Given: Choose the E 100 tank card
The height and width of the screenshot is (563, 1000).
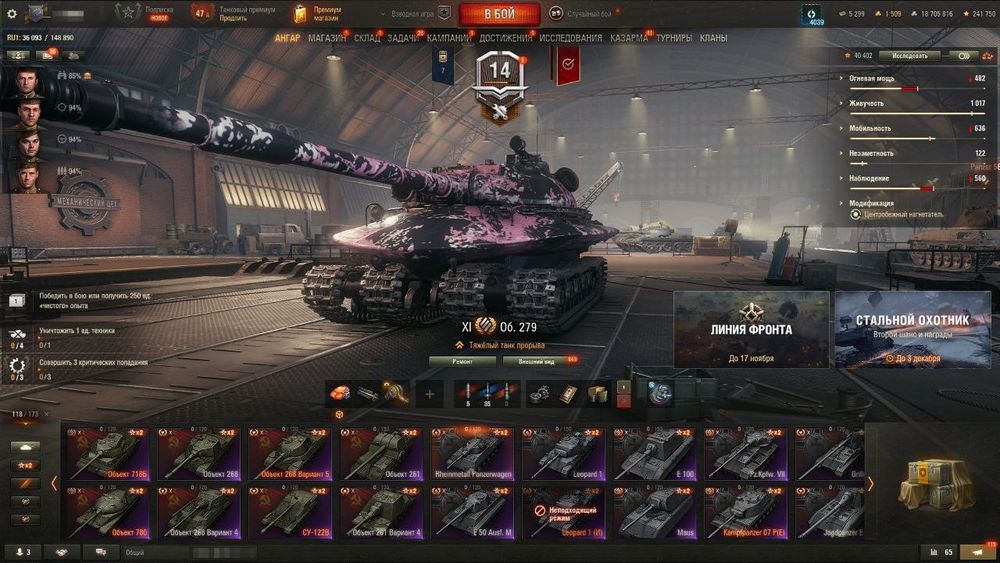Looking at the screenshot, I should pyautogui.click(x=656, y=453).
